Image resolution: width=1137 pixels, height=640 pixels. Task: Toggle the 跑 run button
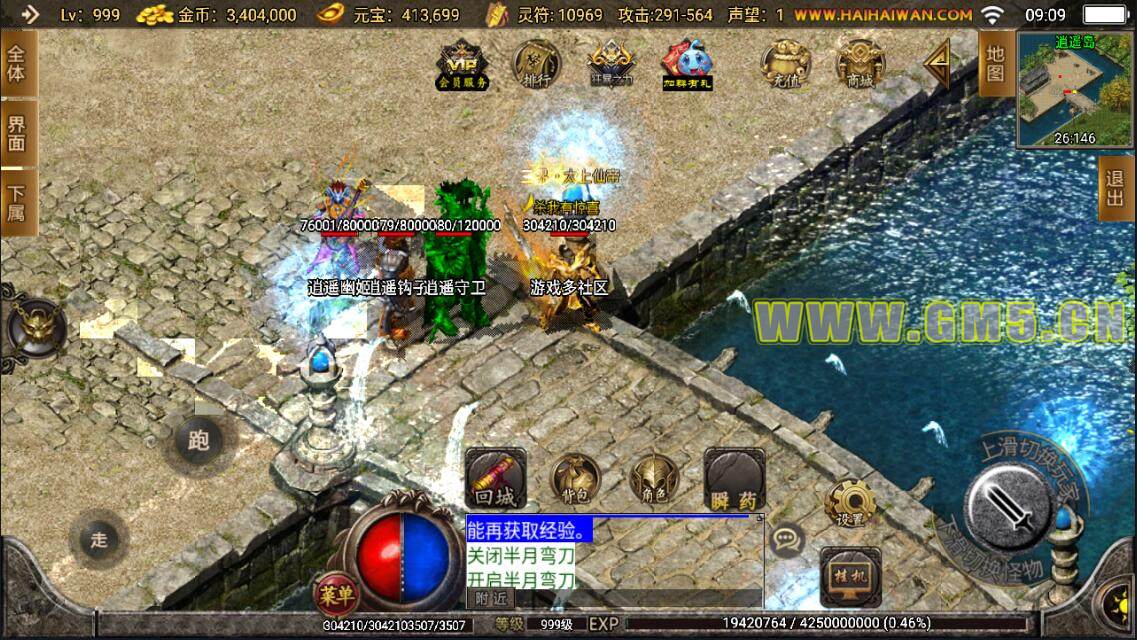coord(198,440)
